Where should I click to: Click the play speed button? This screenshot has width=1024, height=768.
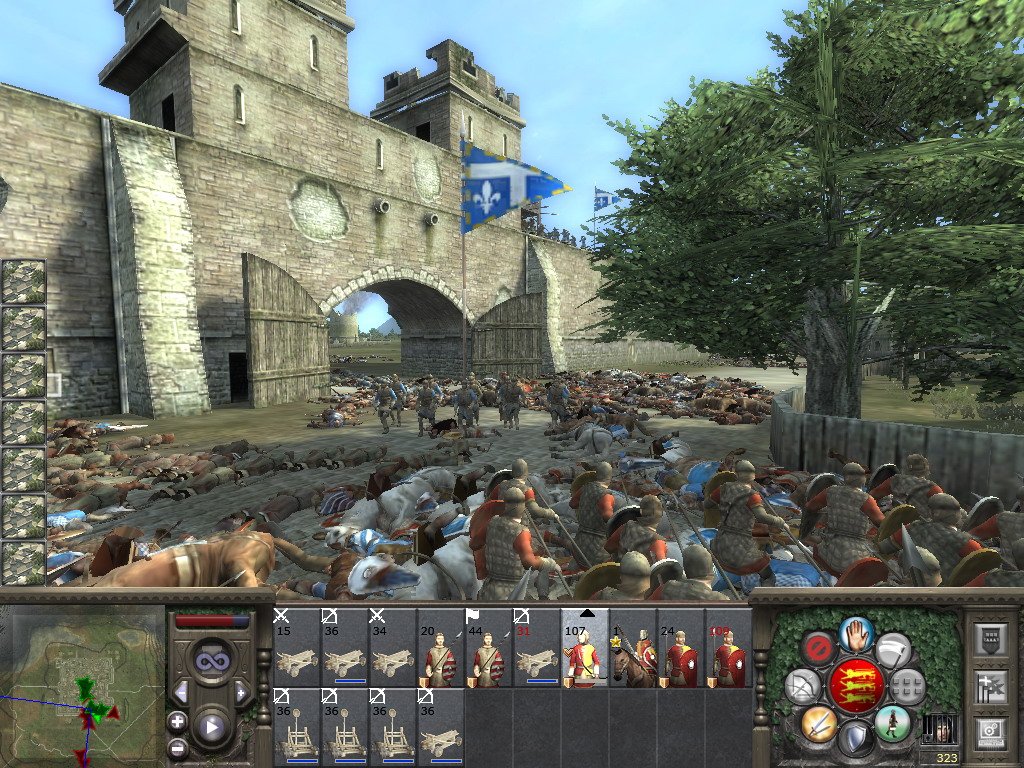[x=211, y=727]
